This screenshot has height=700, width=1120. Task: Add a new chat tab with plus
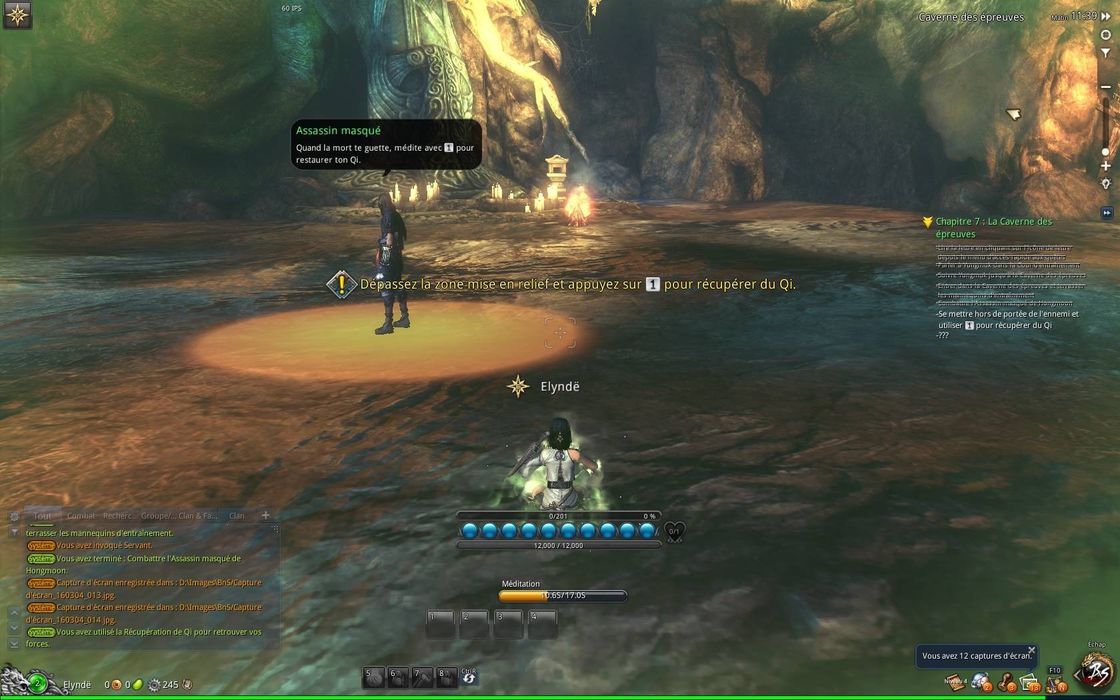pos(265,516)
